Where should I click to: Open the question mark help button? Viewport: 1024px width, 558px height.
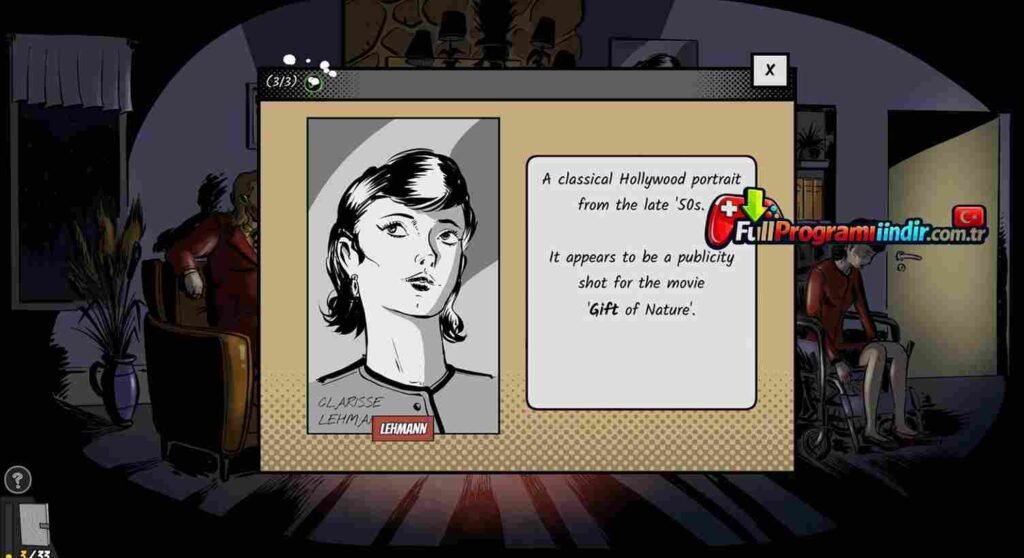17,480
